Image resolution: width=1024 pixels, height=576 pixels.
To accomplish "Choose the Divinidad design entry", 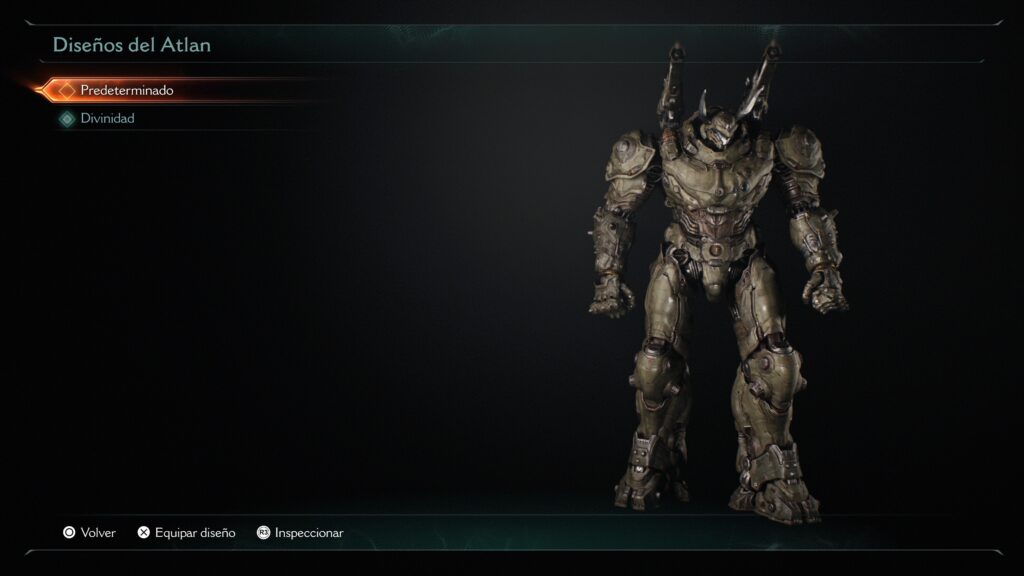I will click(107, 118).
